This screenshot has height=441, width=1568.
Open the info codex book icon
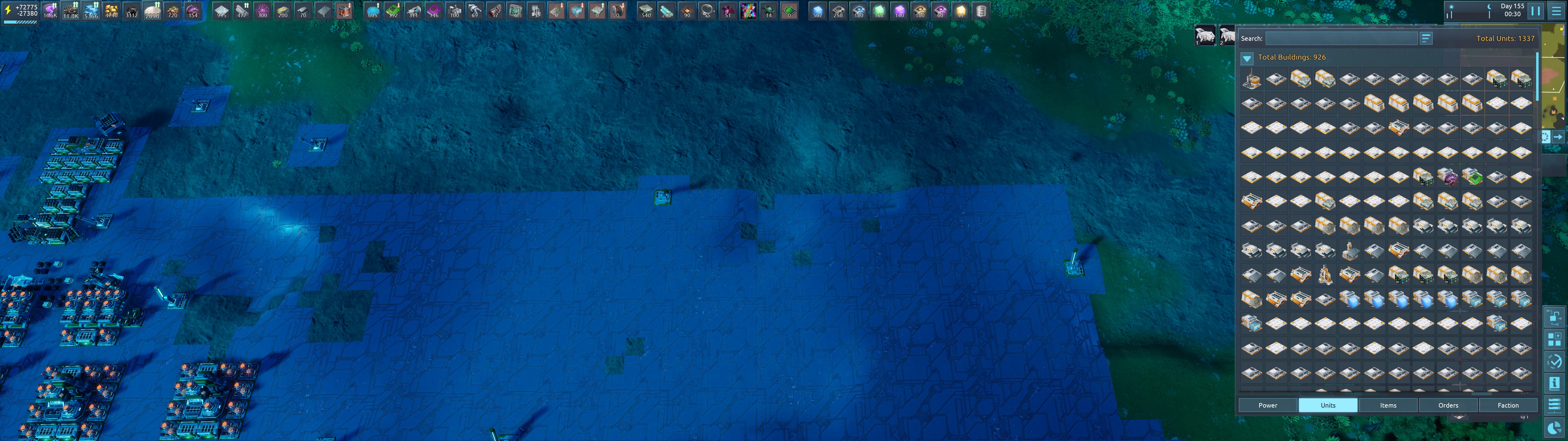[1554, 383]
